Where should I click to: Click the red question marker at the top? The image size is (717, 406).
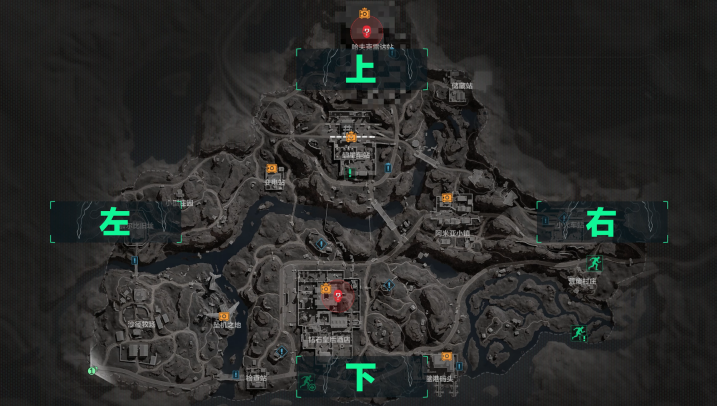(366, 32)
